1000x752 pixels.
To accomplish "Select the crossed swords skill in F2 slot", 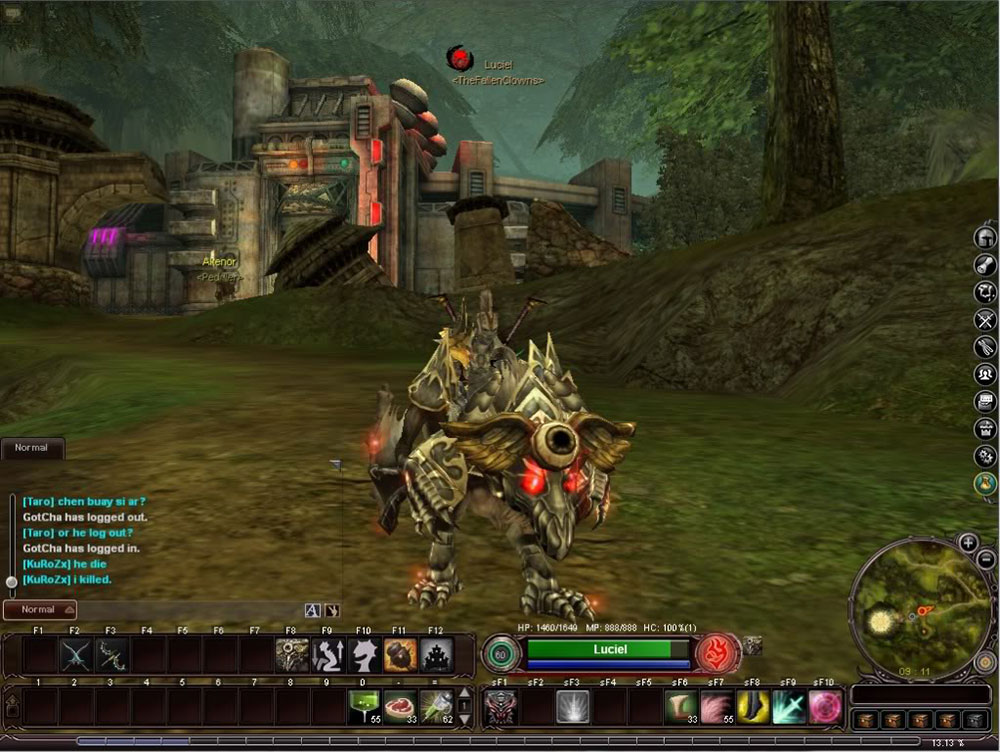I will (x=75, y=656).
